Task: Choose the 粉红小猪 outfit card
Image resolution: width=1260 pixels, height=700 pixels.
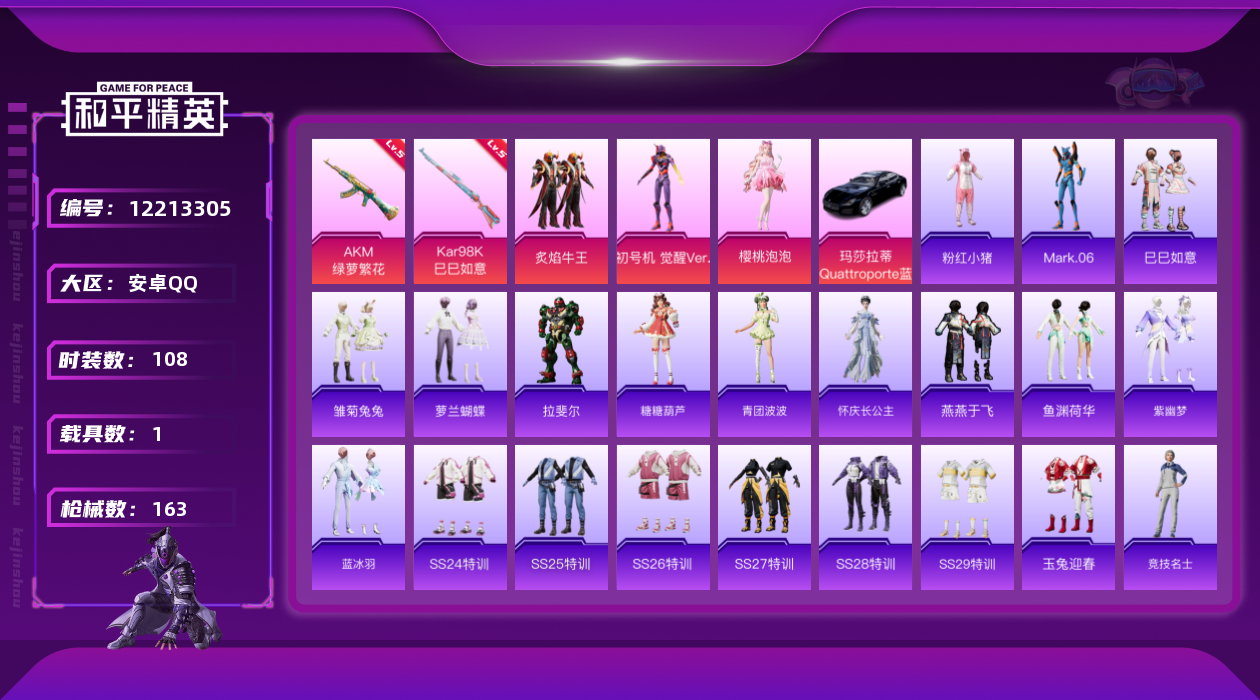Action: pyautogui.click(x=967, y=211)
